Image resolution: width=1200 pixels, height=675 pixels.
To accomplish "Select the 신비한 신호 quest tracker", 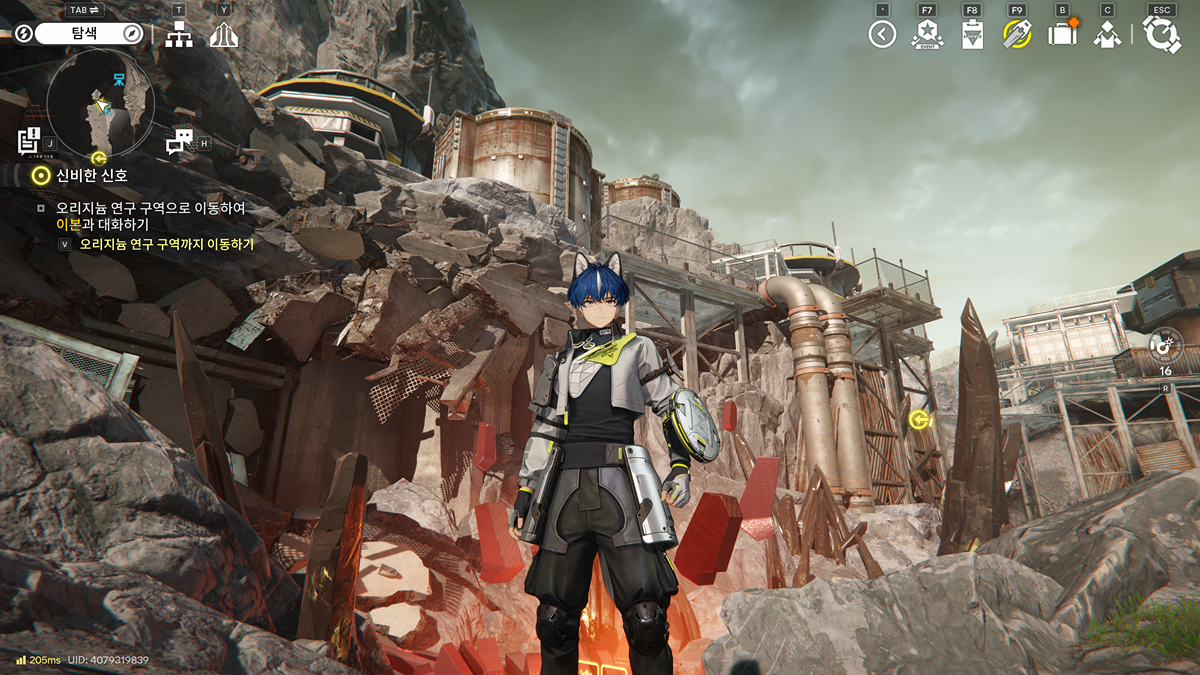I will [x=92, y=176].
